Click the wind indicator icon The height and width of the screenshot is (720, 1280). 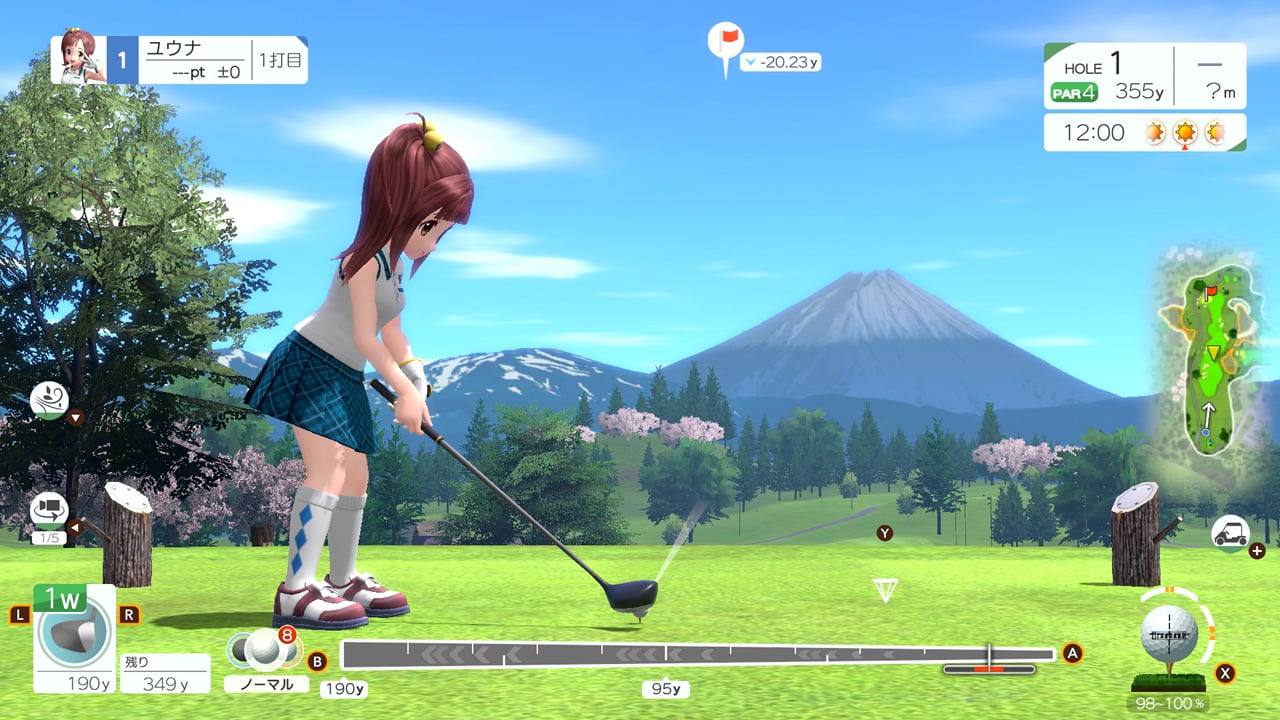pos(48,400)
